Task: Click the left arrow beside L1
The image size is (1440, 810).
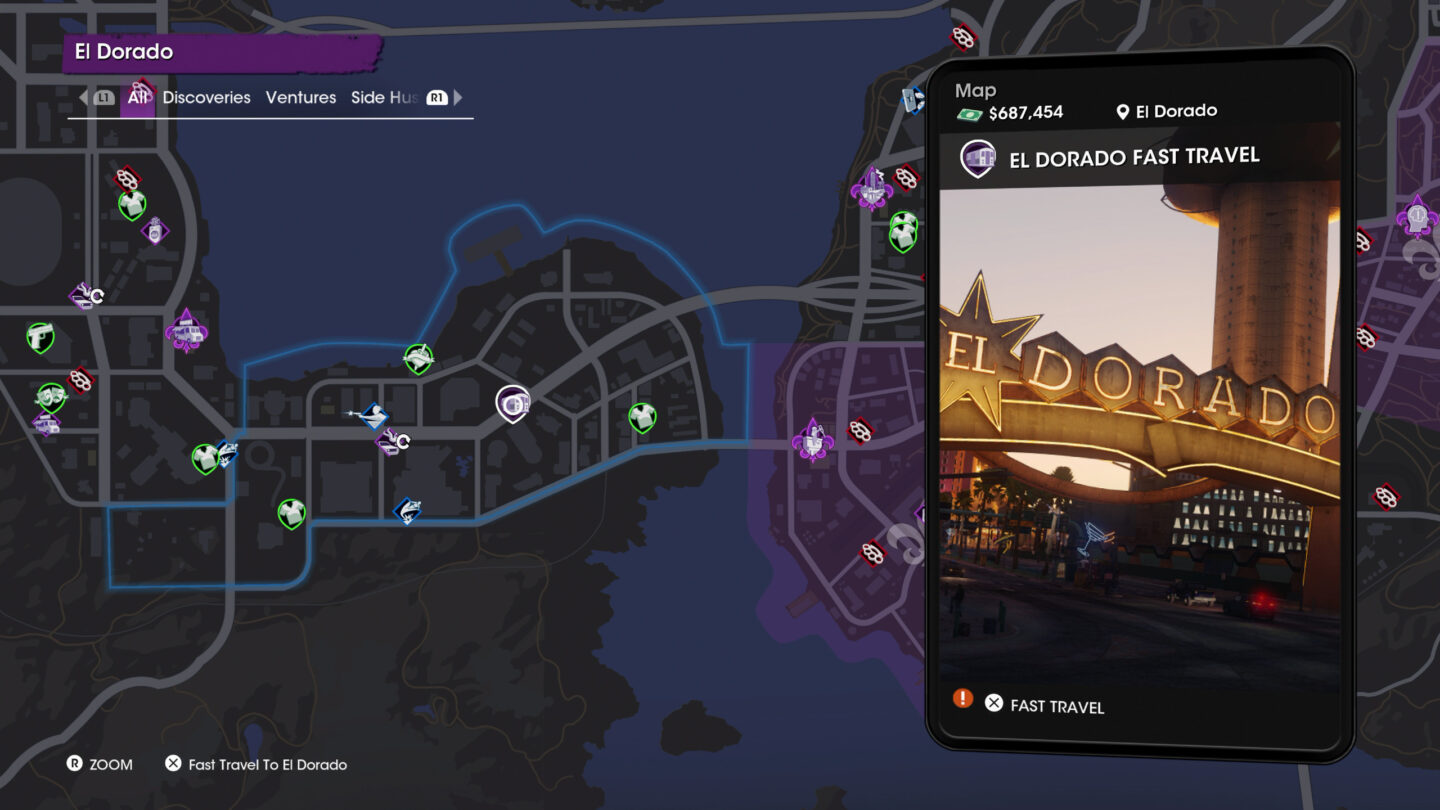Action: (x=85, y=97)
